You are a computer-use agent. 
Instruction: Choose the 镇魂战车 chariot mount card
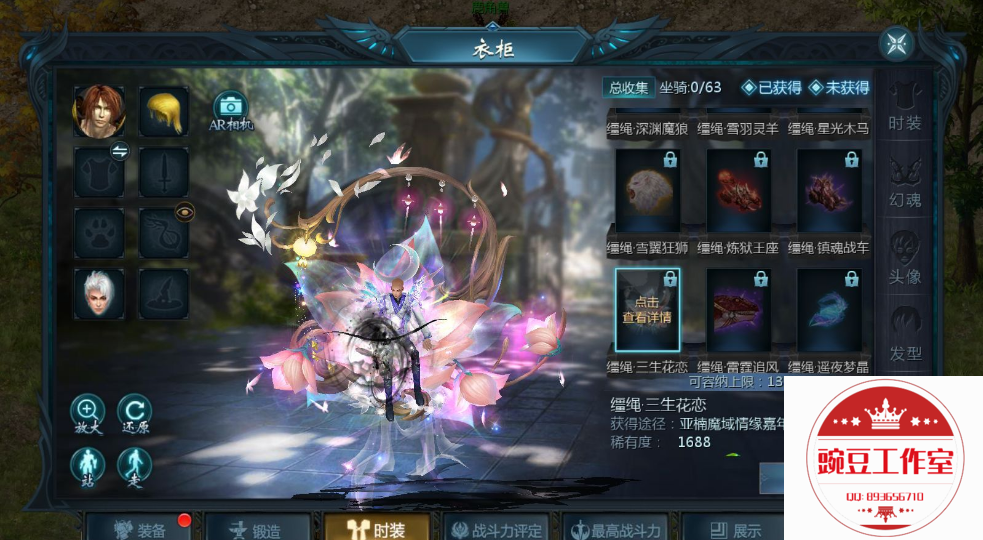click(829, 193)
